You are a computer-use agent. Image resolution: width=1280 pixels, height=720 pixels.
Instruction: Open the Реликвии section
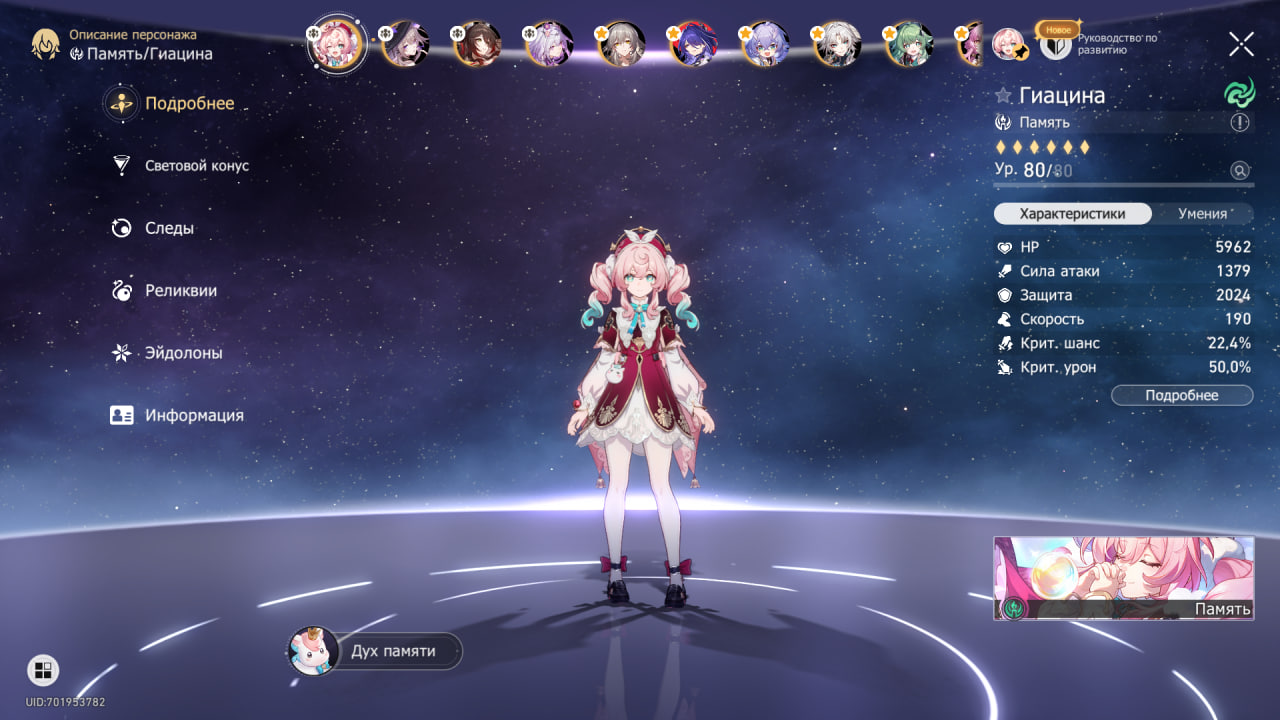tap(180, 291)
